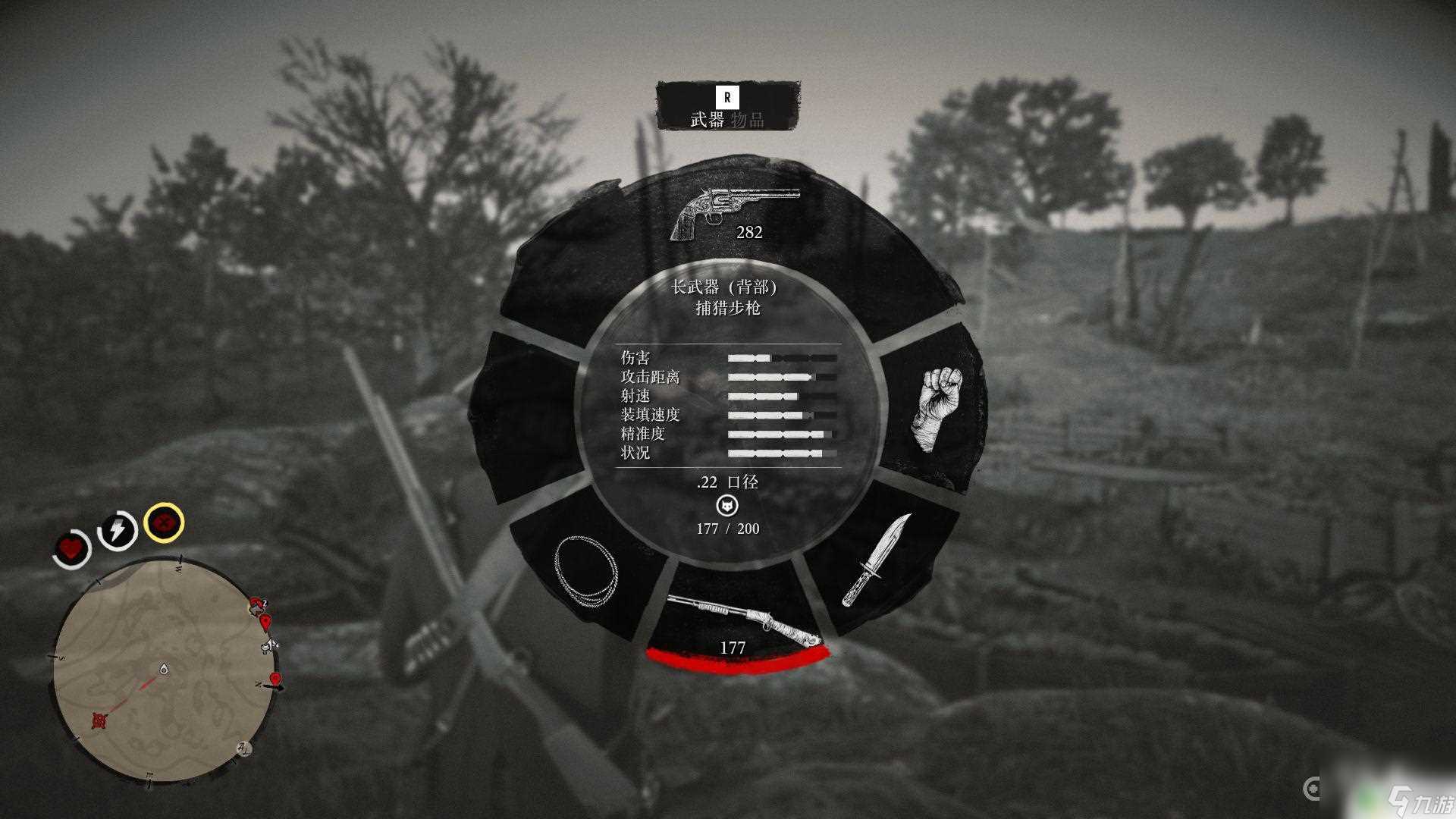The width and height of the screenshot is (1456, 819).
Task: Pick the lasso from the wheel
Action: pos(585,571)
